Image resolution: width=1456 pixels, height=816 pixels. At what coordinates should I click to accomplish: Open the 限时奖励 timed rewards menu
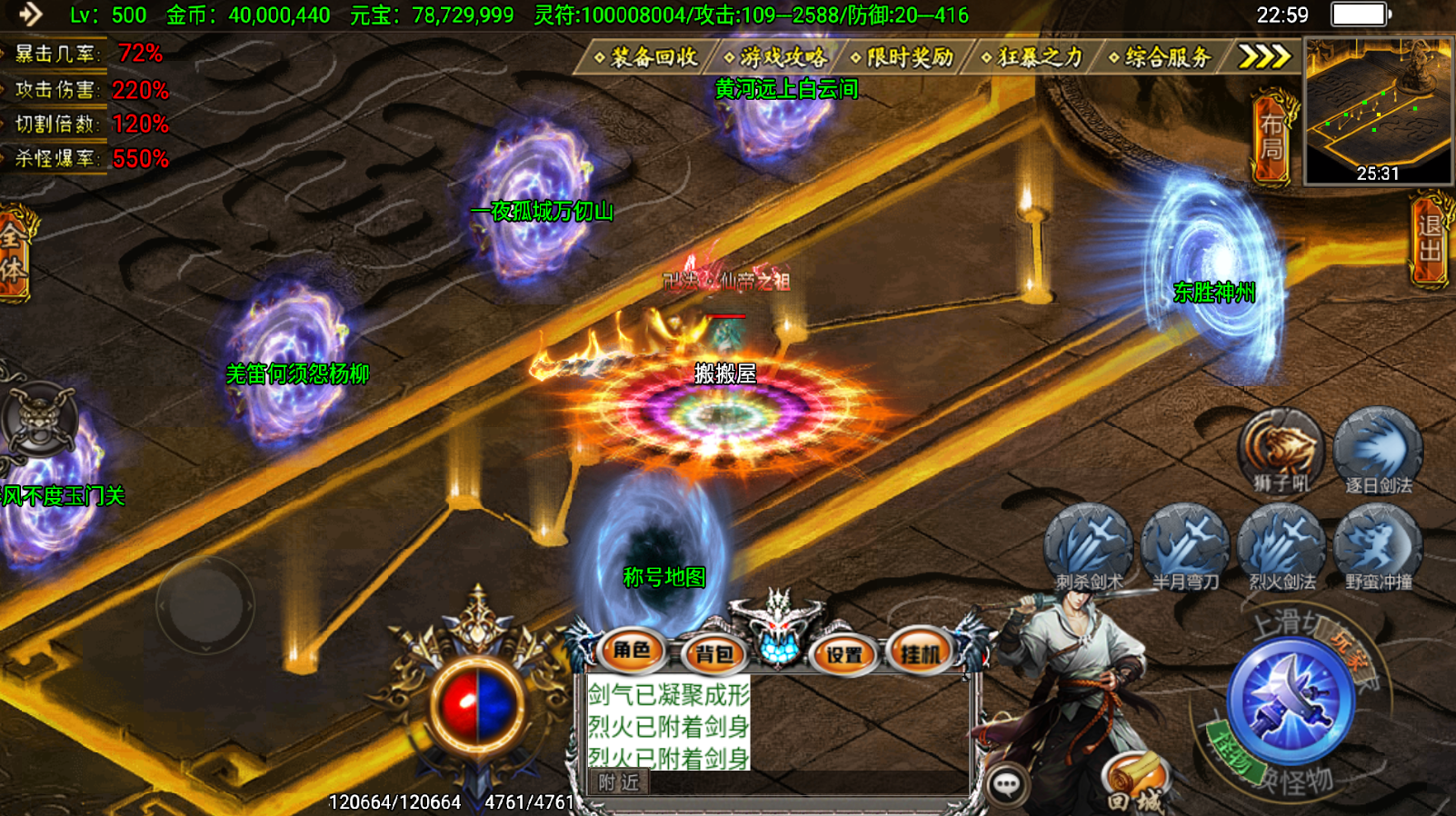tap(905, 57)
